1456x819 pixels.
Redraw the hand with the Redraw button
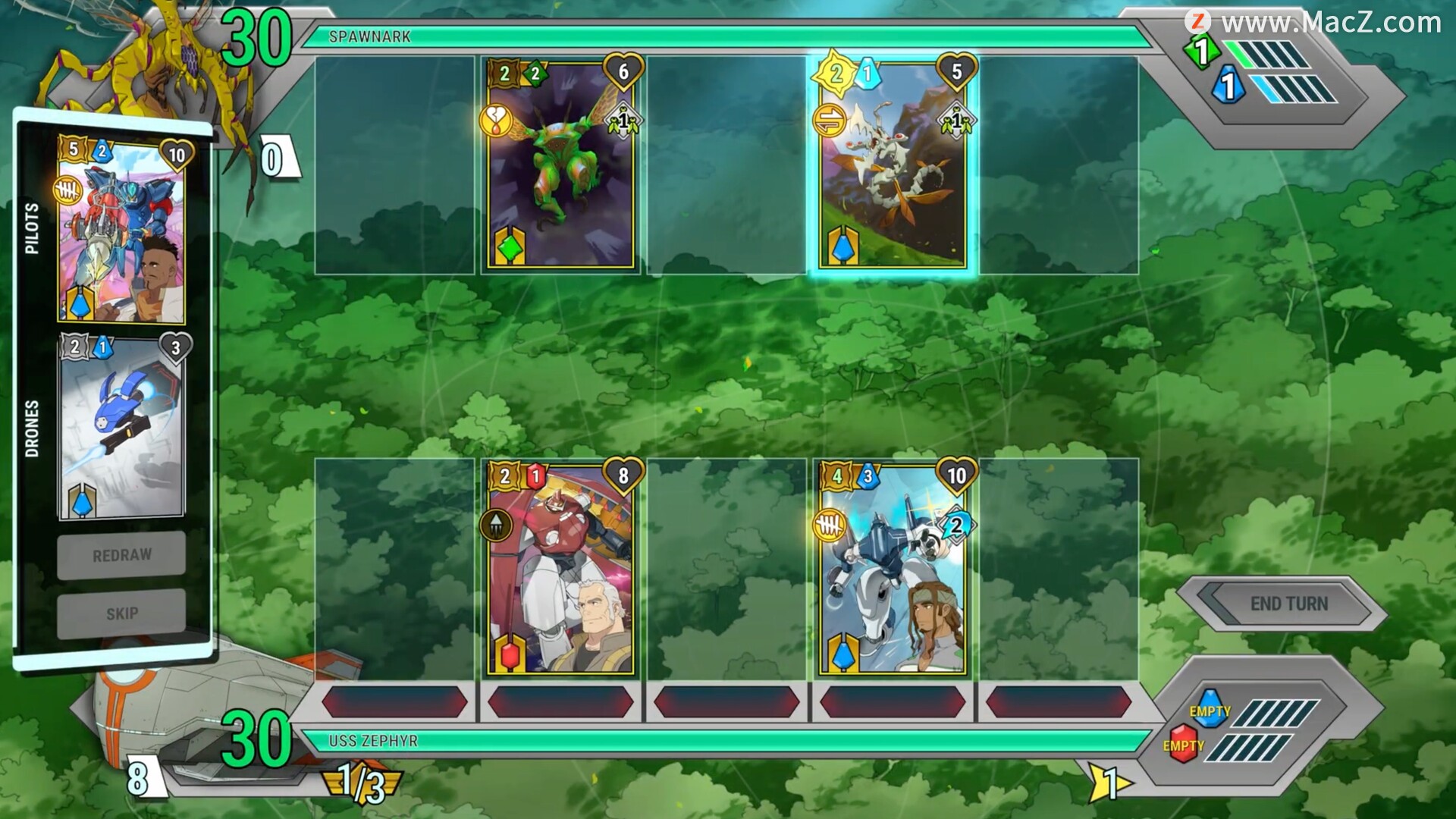coord(121,556)
